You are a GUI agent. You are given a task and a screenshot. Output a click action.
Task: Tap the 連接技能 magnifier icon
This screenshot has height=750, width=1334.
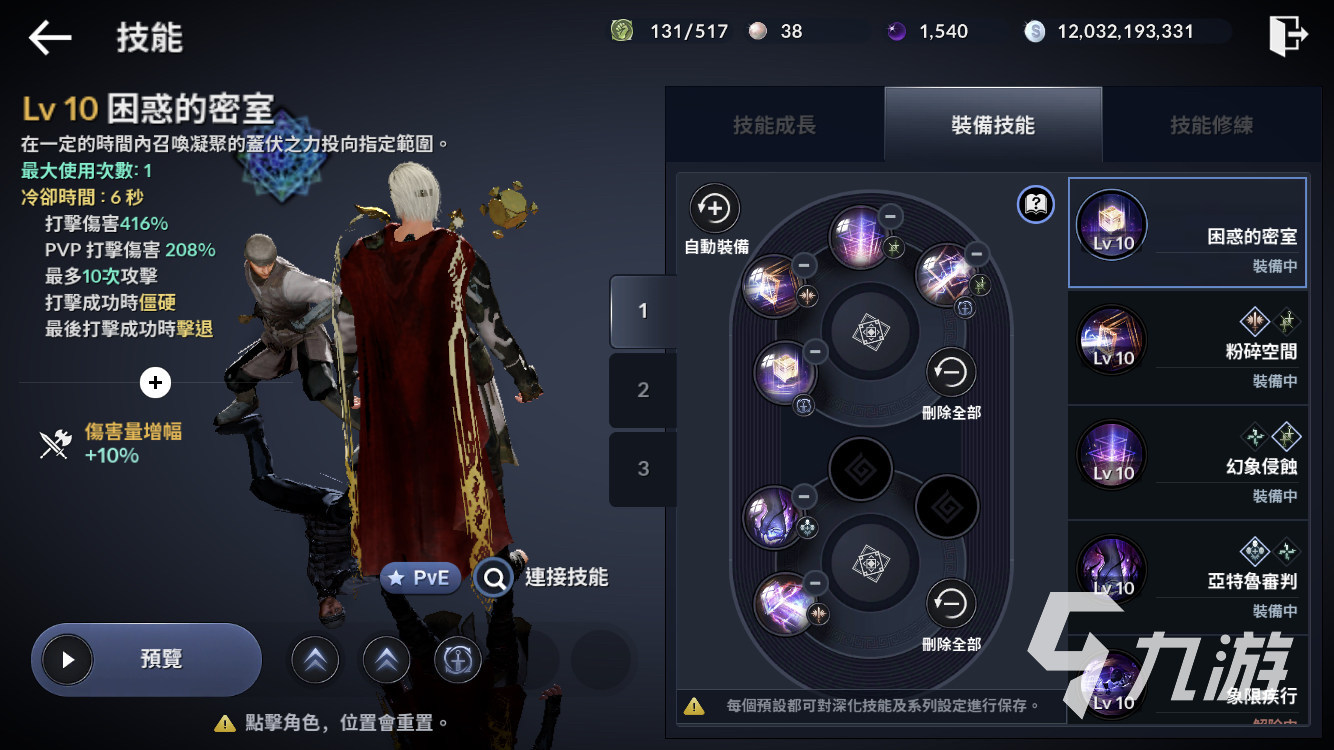(493, 578)
